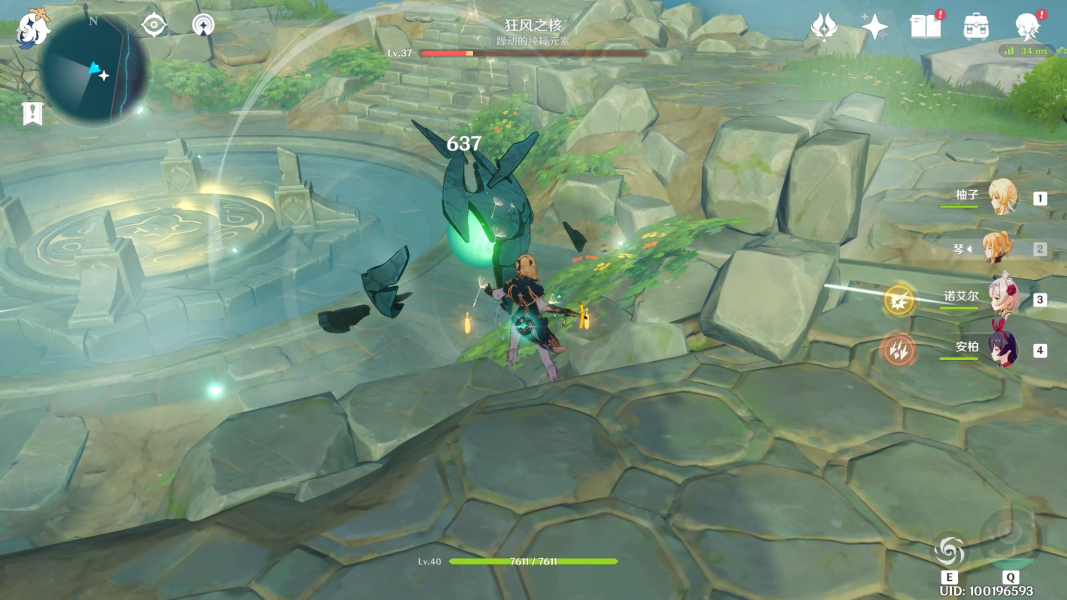Activate the large elemental burst button

[x=1010, y=538]
